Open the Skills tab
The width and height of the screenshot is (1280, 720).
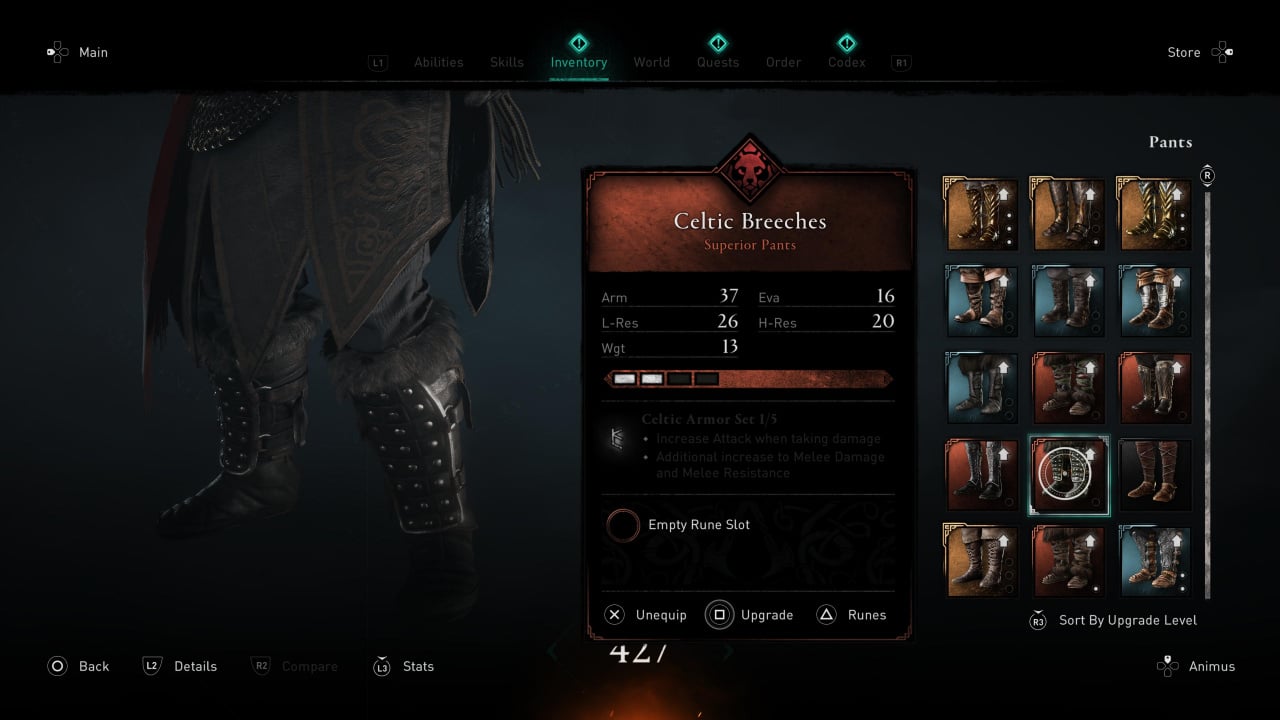506,62
